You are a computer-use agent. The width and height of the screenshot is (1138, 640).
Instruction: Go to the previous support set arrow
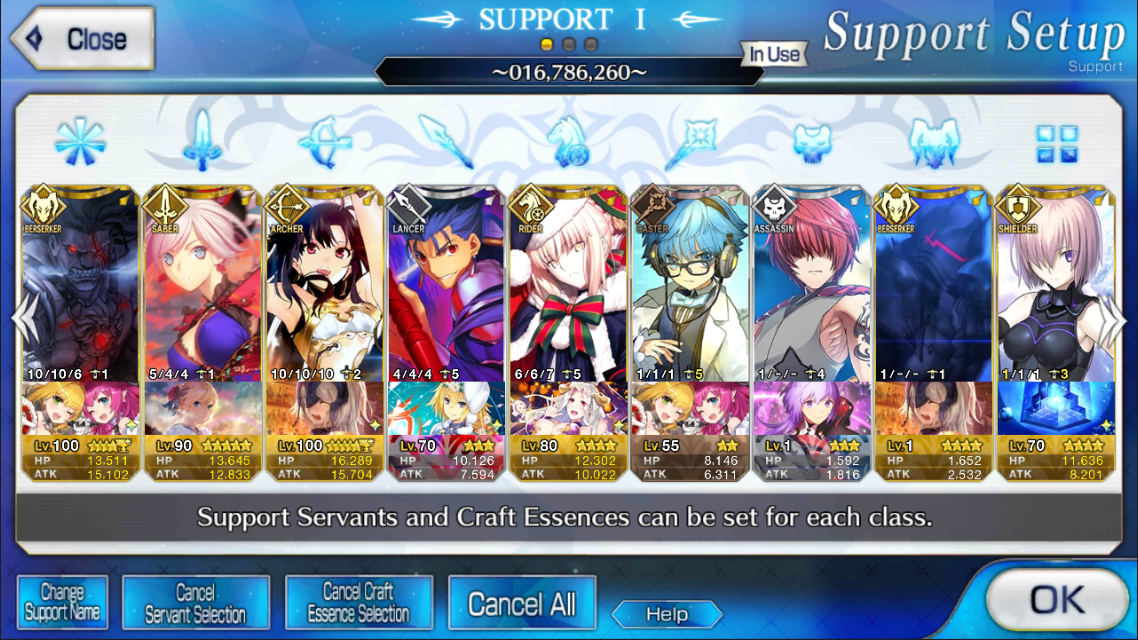[18, 317]
